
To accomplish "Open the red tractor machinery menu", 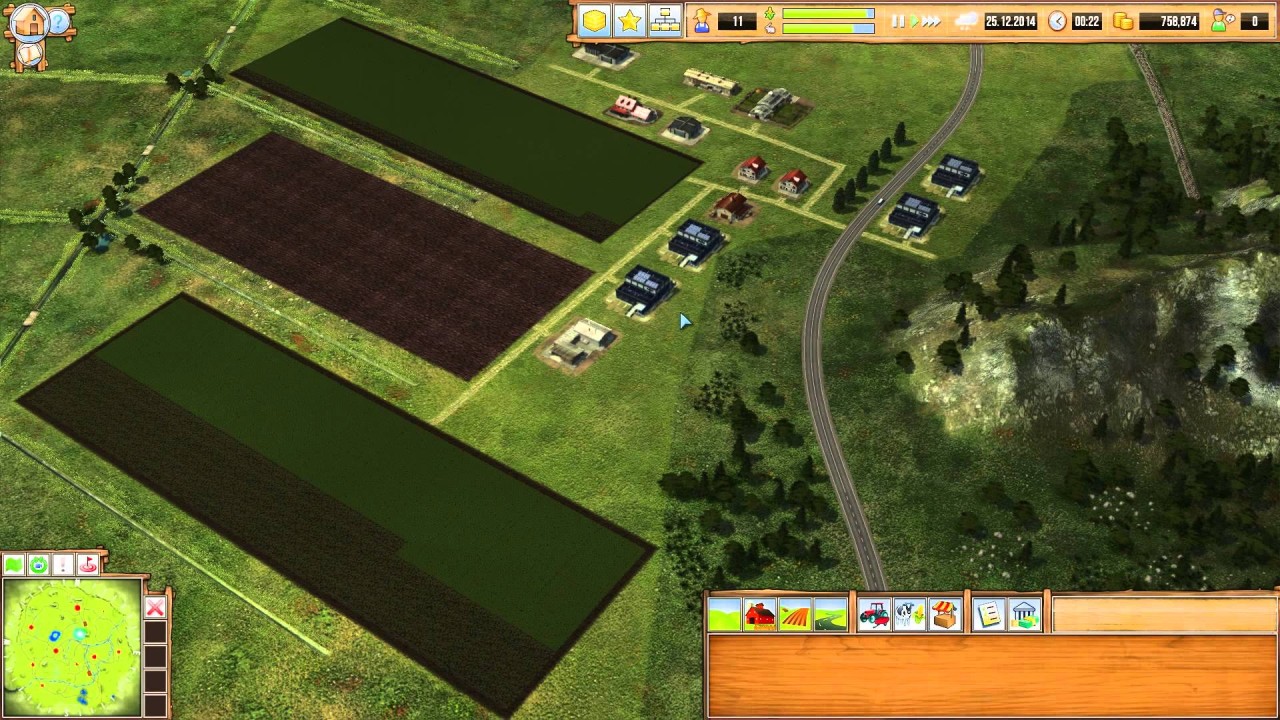I will click(x=874, y=615).
